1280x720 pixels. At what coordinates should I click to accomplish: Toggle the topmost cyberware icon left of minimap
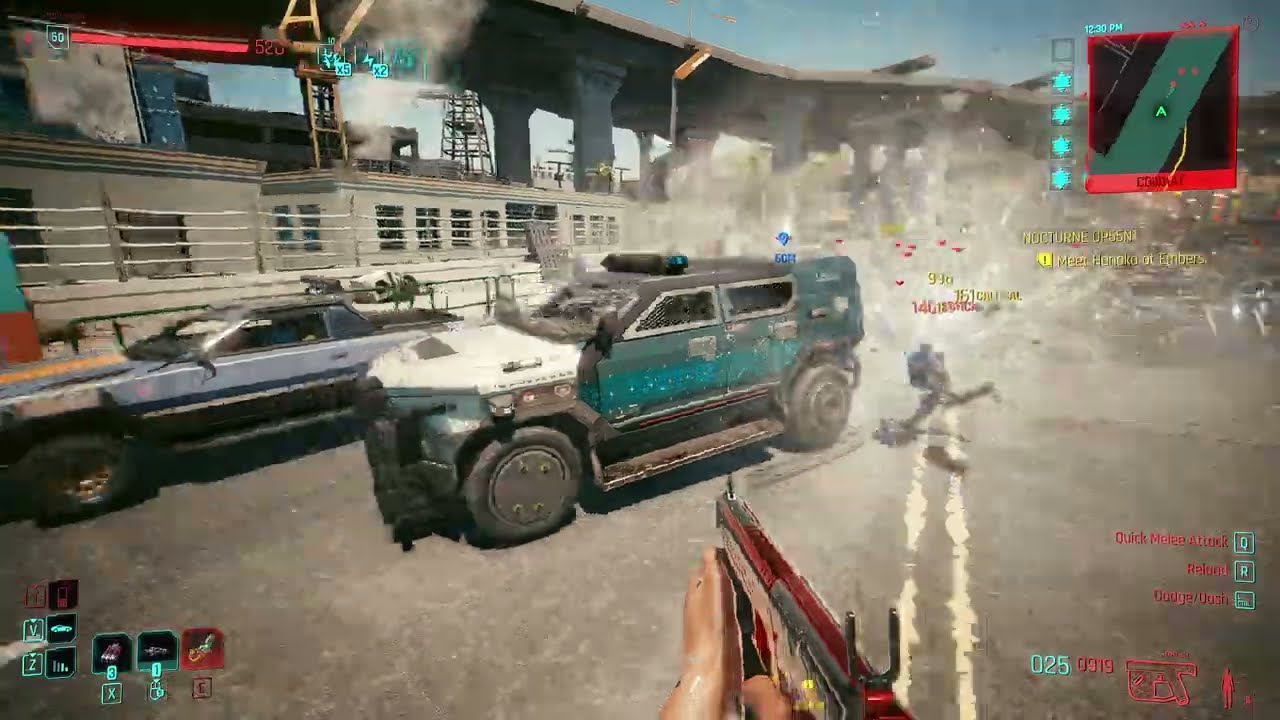1062,78
